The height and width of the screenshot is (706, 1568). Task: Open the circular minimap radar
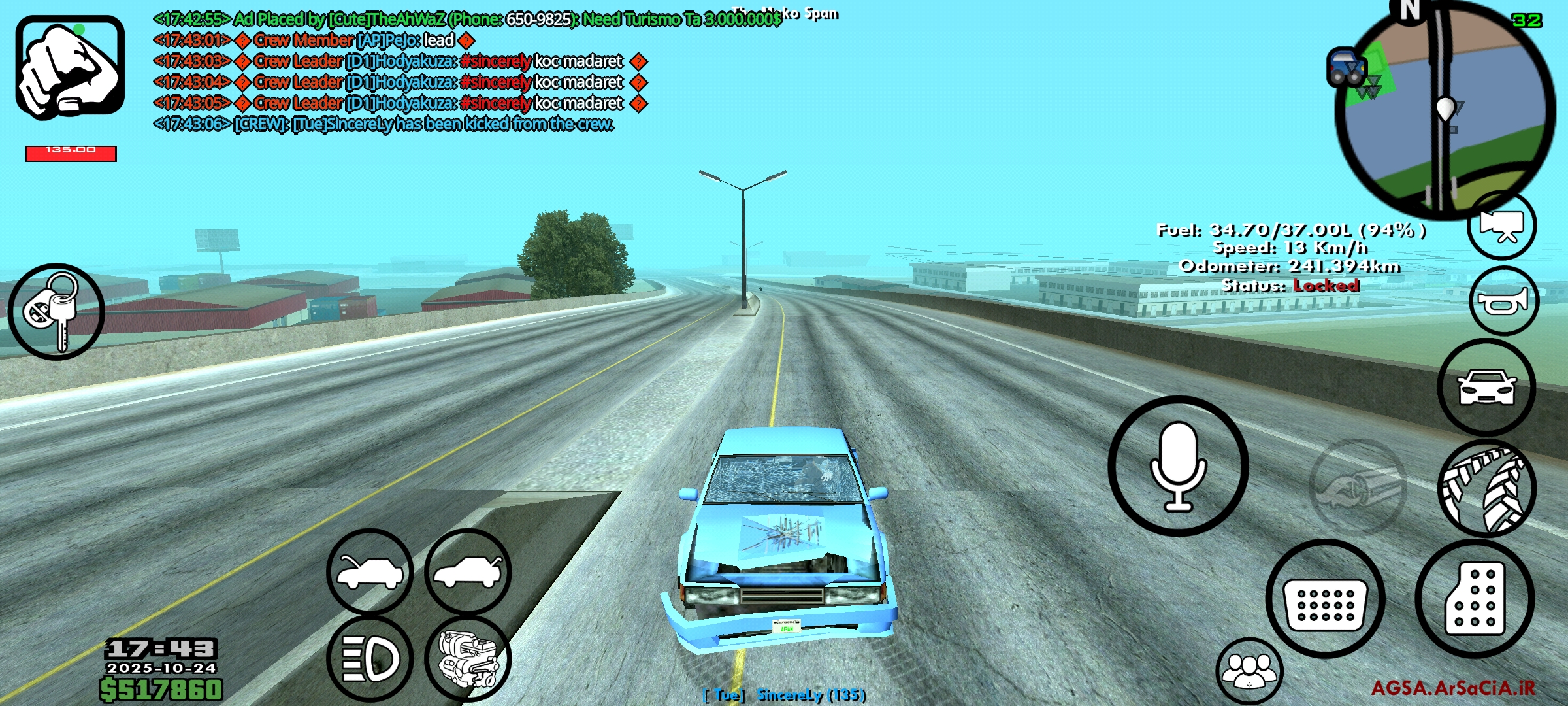click(1444, 110)
